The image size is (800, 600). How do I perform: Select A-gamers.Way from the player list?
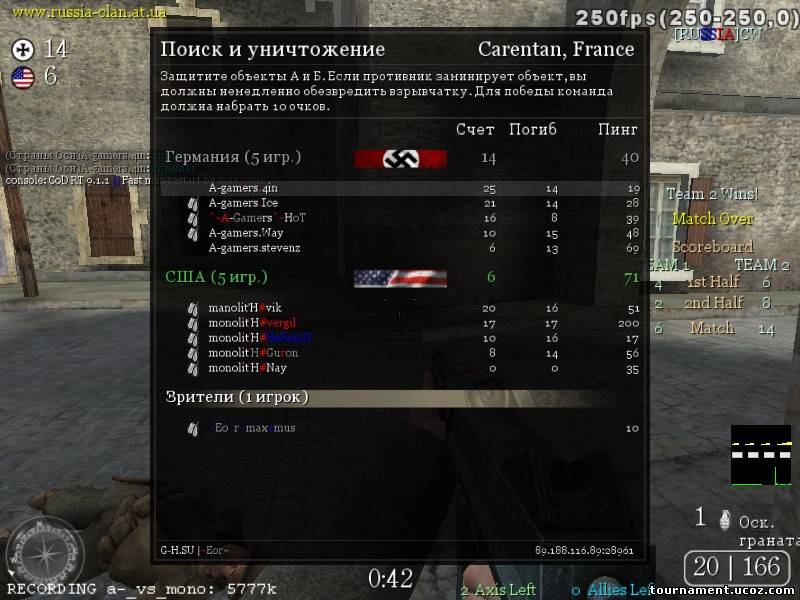tap(246, 233)
